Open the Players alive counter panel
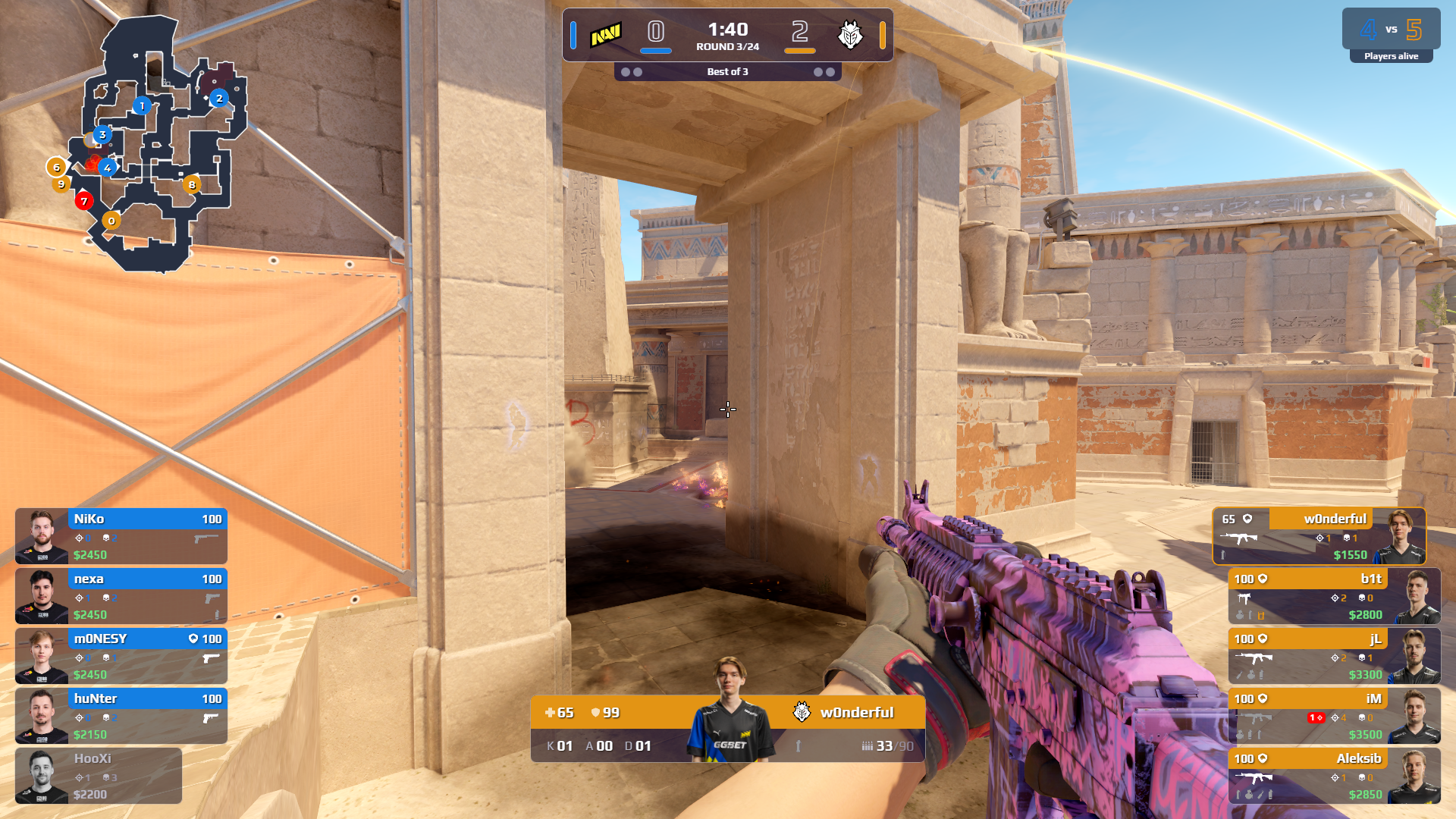 [x=1391, y=36]
